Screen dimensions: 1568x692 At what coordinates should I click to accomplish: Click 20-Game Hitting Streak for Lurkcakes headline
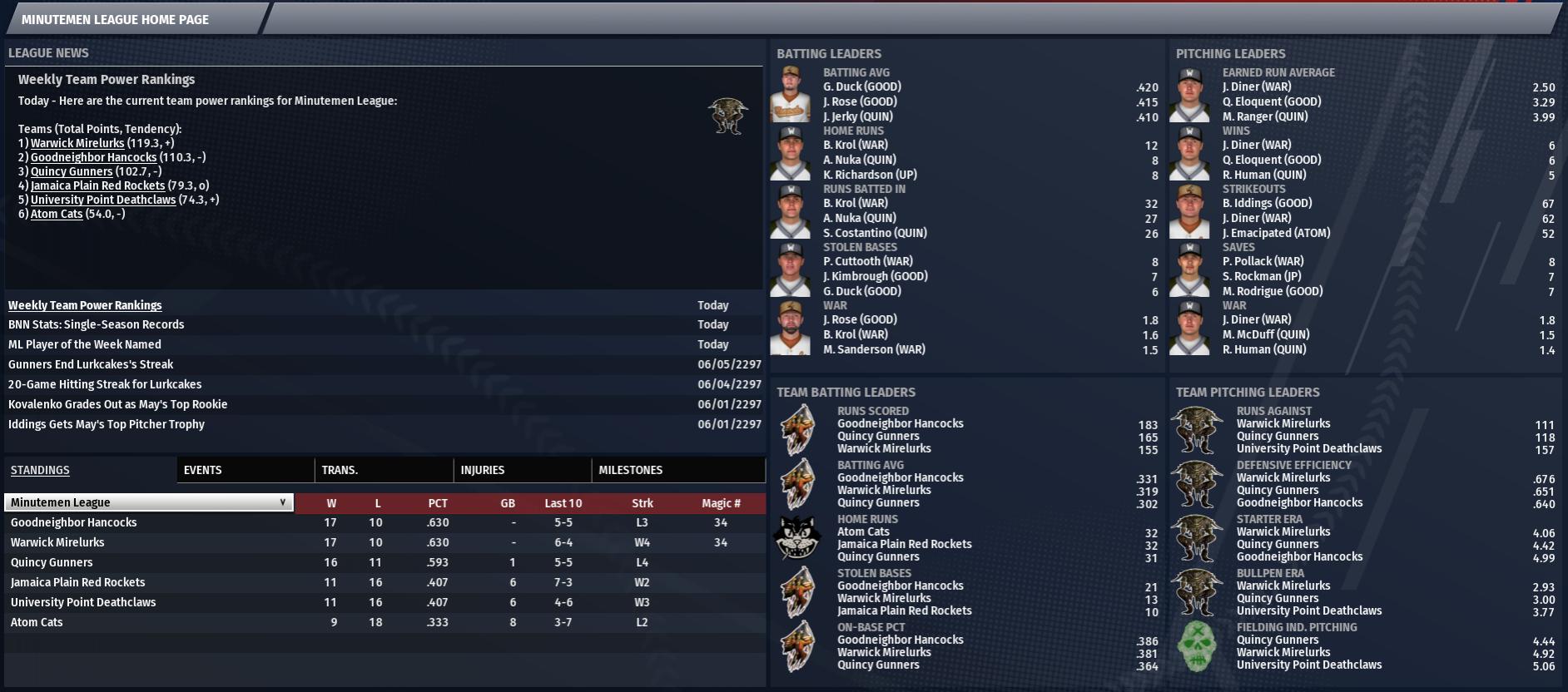coord(105,384)
